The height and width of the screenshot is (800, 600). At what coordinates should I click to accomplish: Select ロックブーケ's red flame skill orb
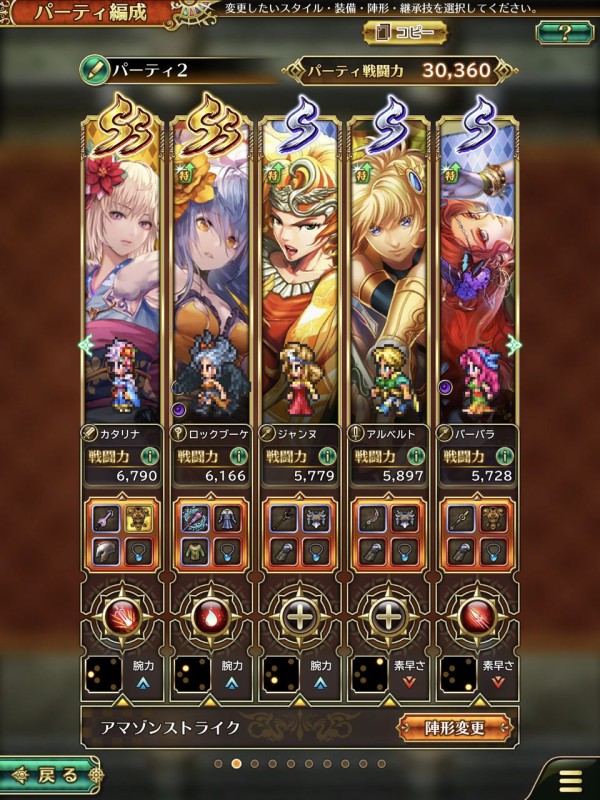tap(211, 615)
